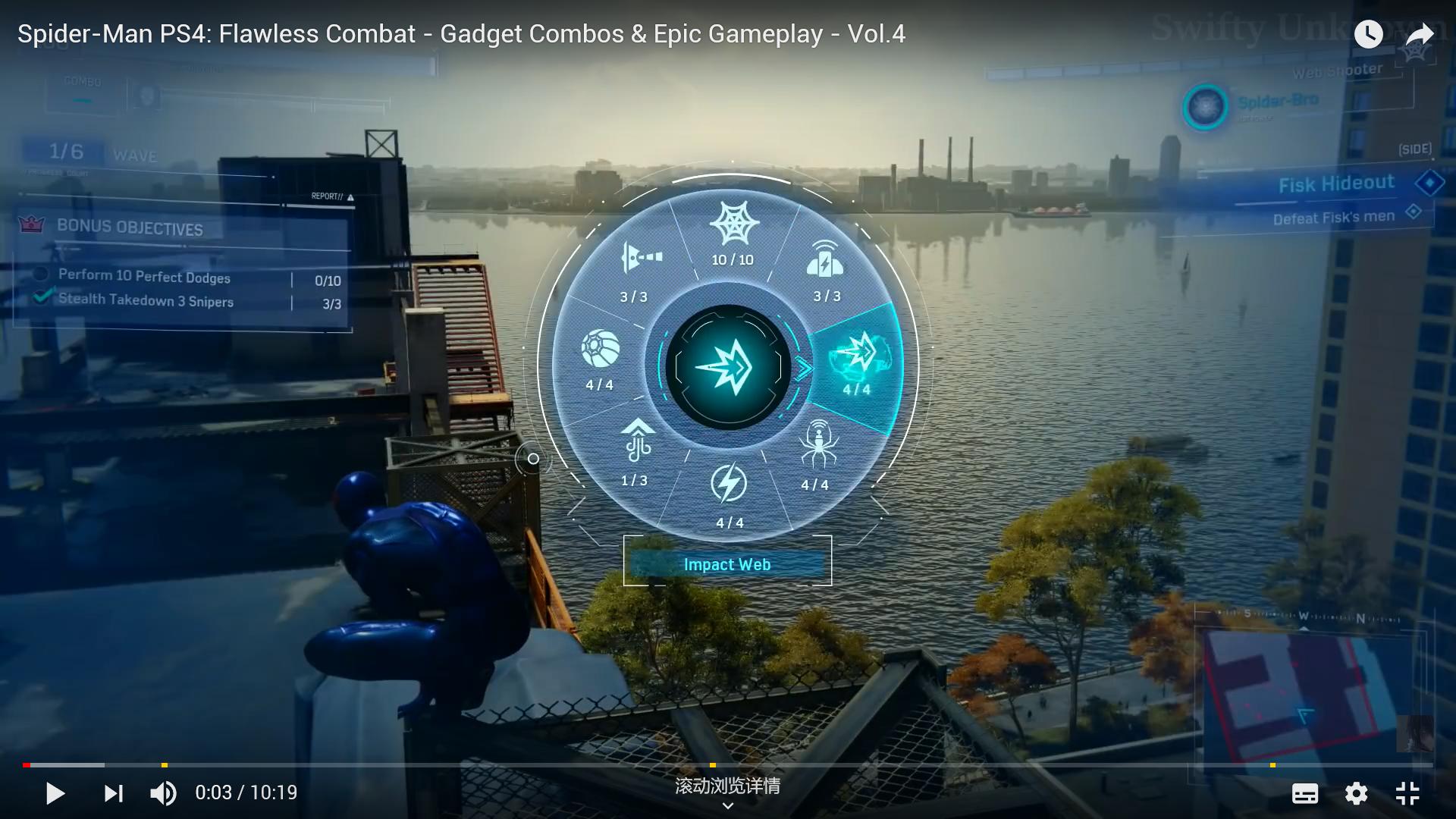
Task: Toggle subtitles on the video player
Action: (x=1304, y=793)
